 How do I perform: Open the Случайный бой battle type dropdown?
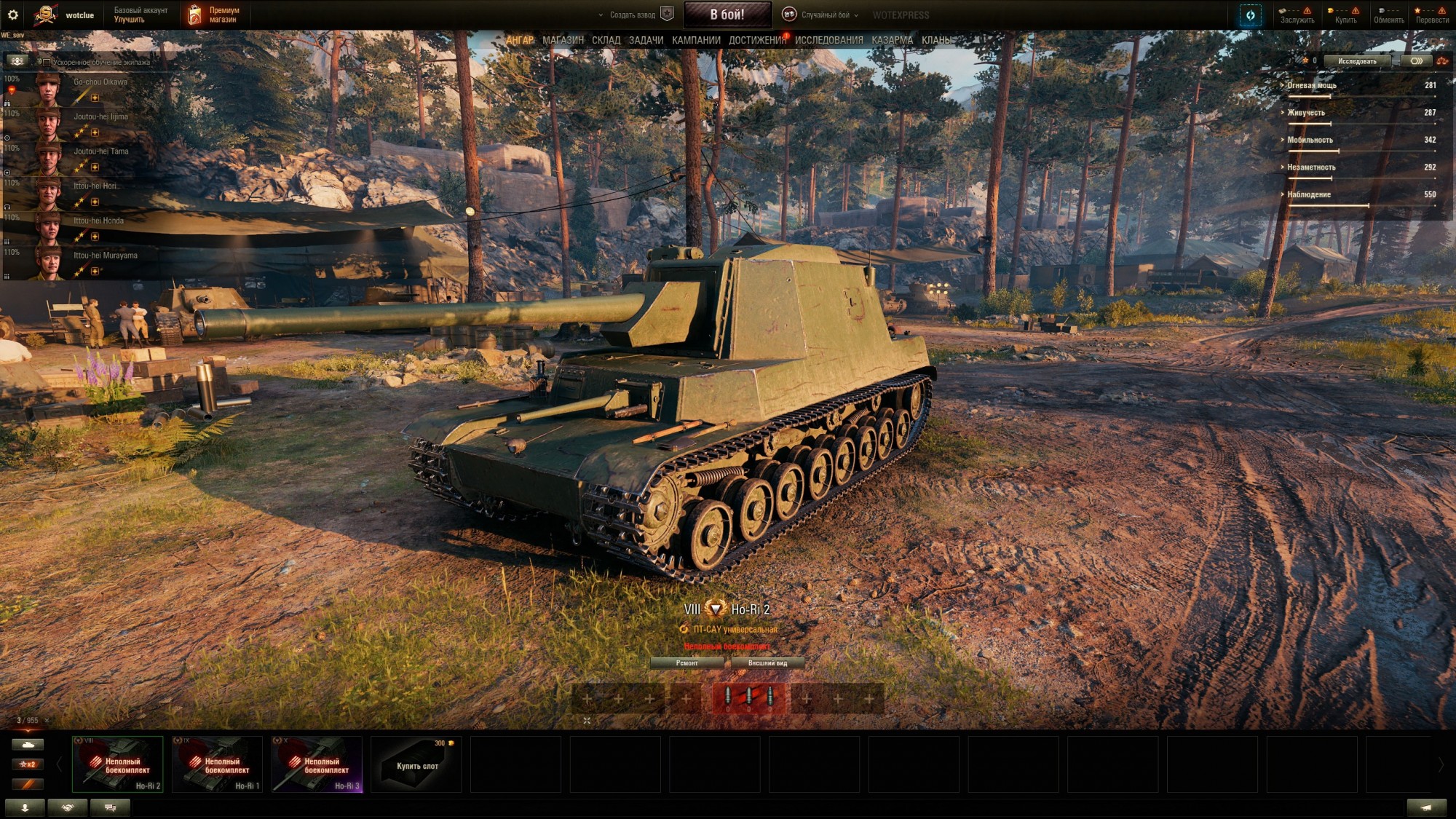830,12
